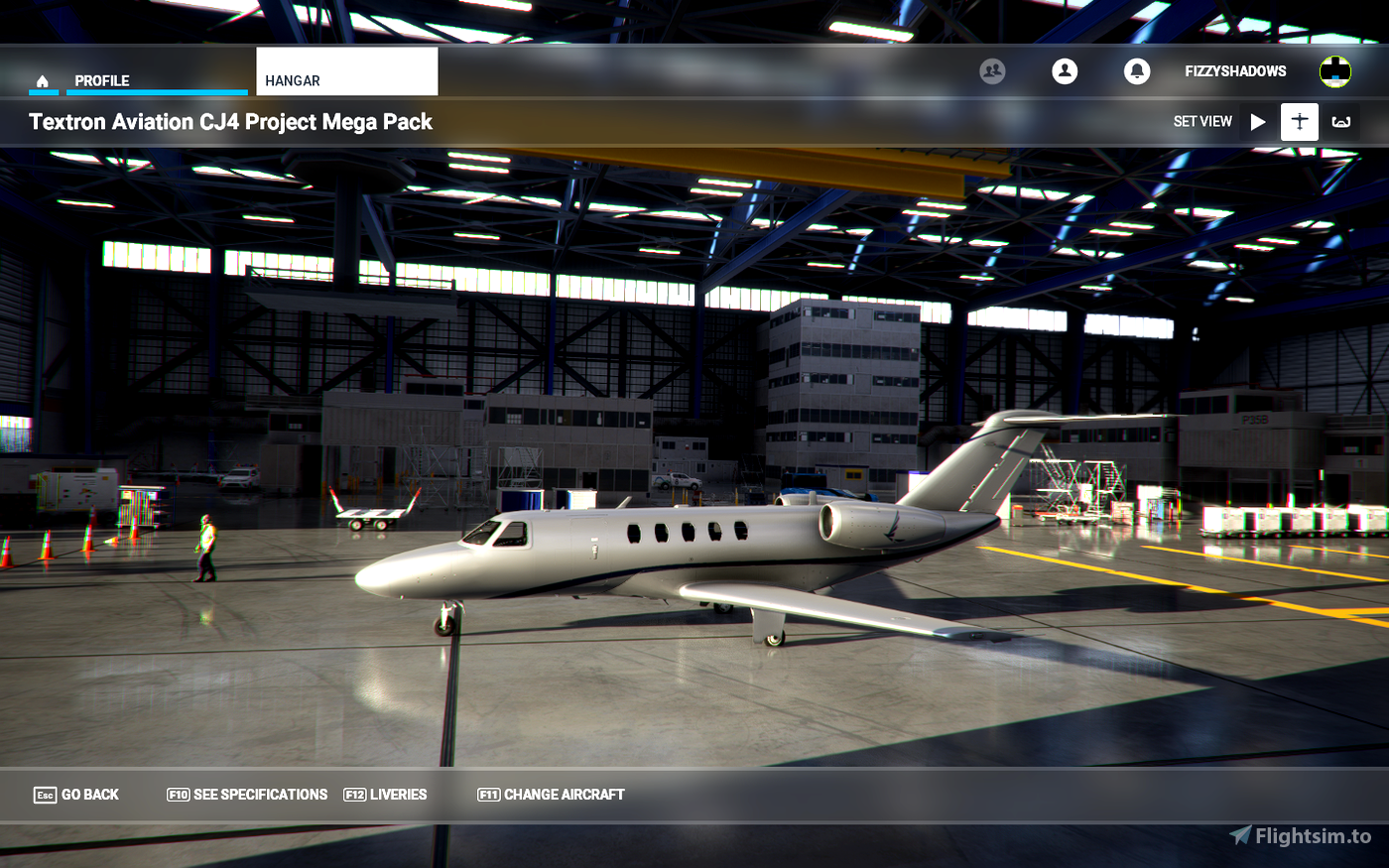The width and height of the screenshot is (1389, 868).
Task: Click the walking ground crew member
Action: coord(203,549)
